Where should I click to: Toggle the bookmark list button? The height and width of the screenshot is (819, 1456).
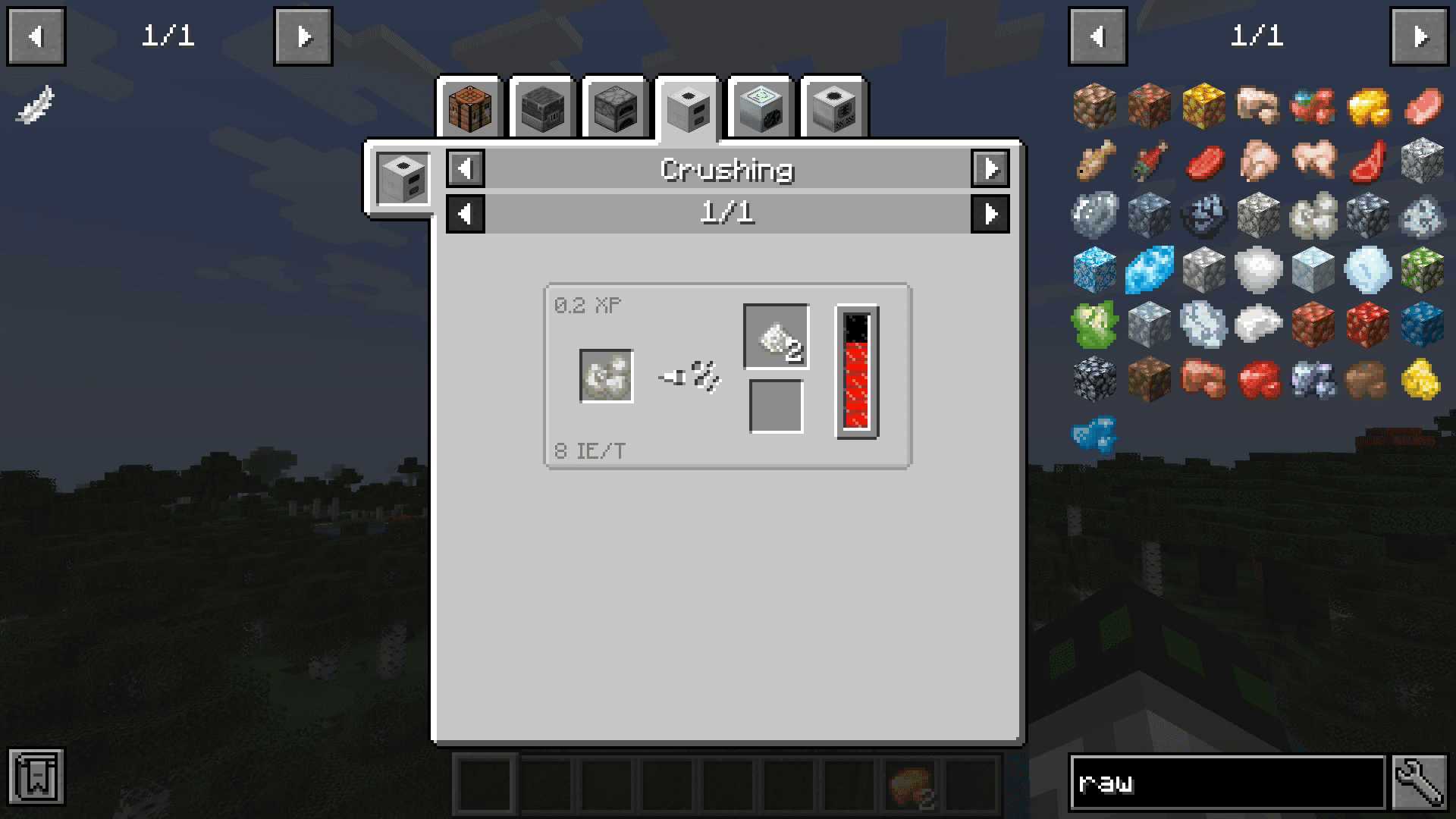(36, 777)
